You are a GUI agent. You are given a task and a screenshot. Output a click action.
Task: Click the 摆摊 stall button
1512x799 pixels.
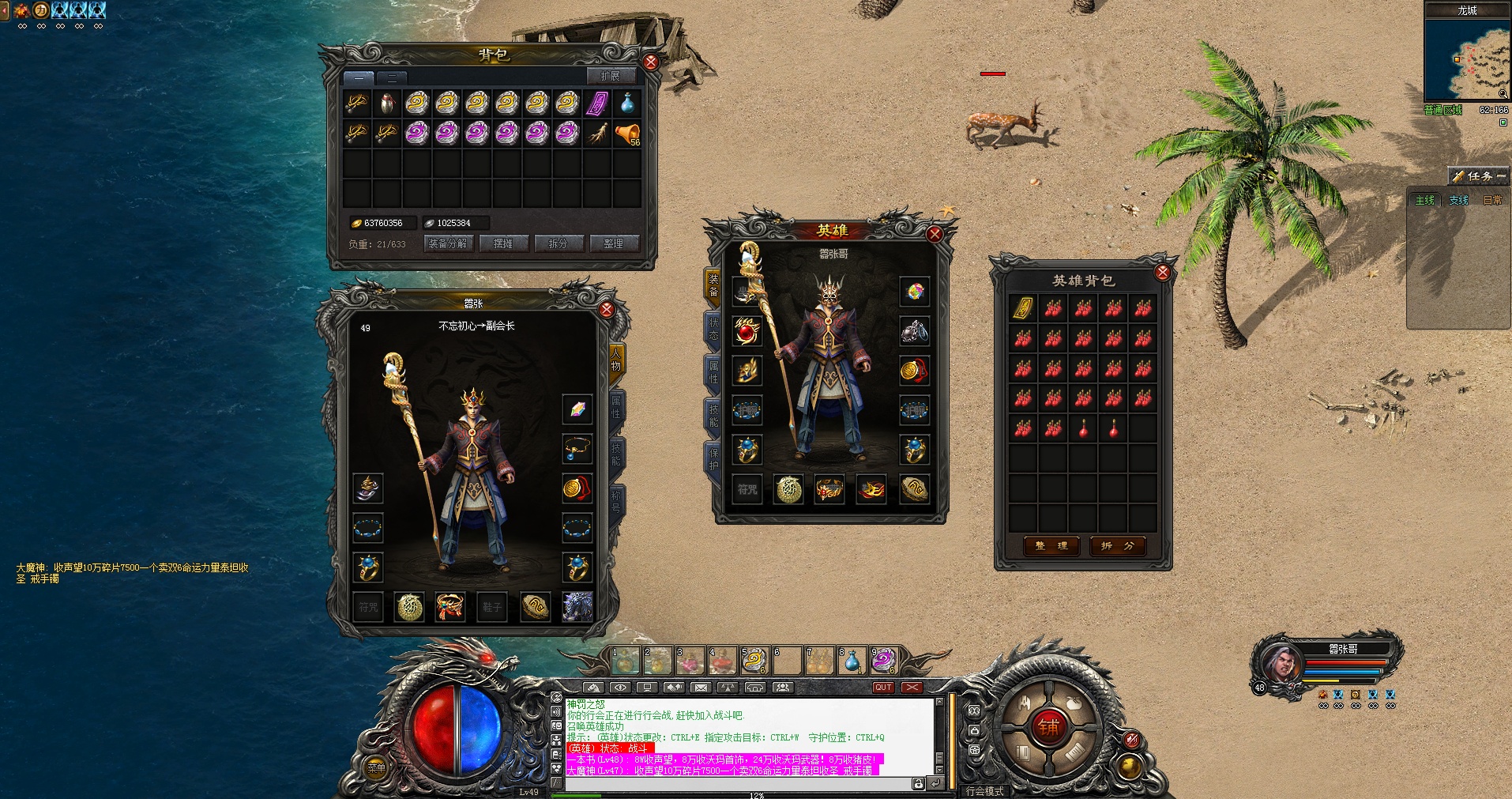point(503,243)
